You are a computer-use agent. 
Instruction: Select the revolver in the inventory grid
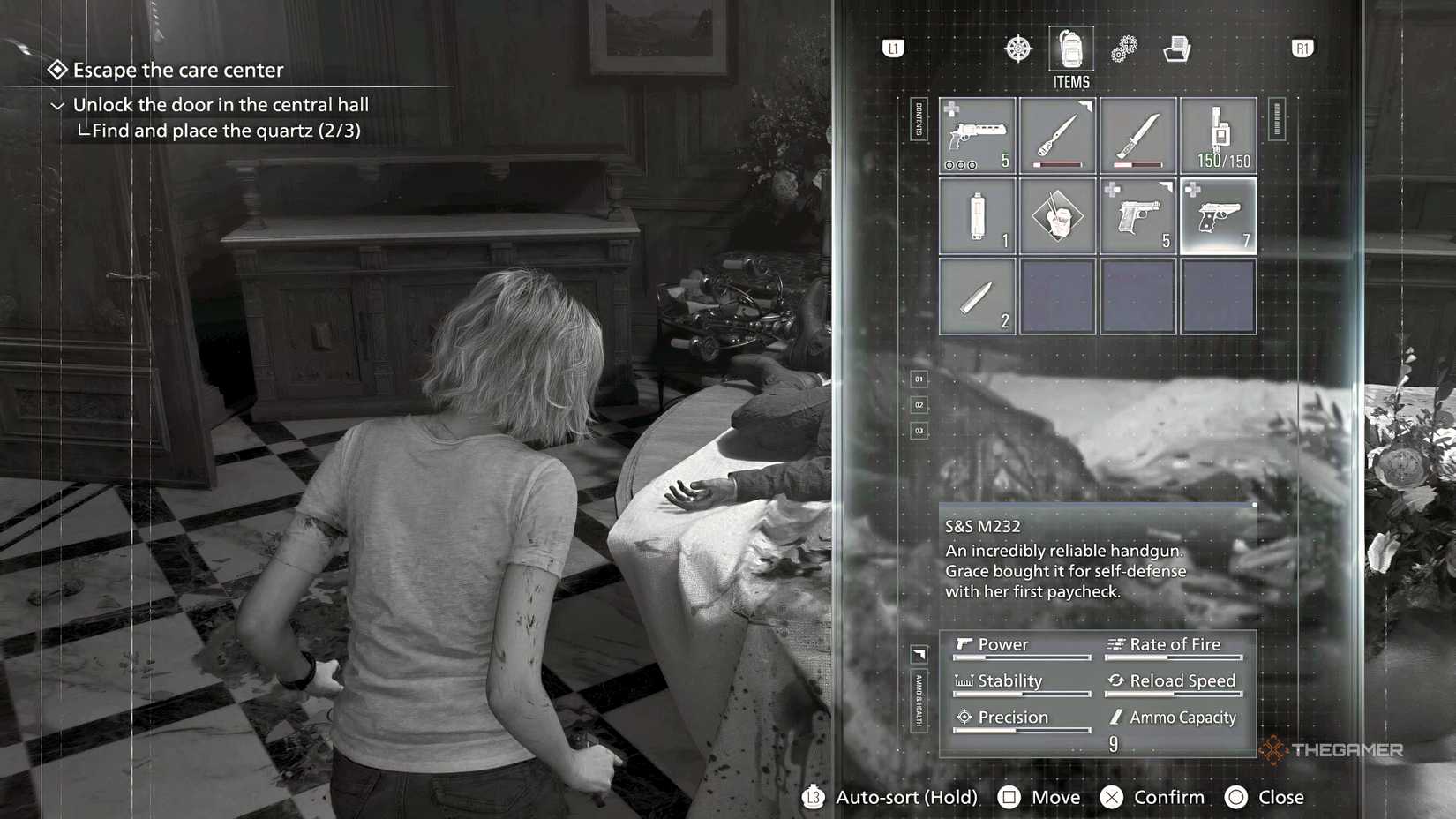pos(977,137)
